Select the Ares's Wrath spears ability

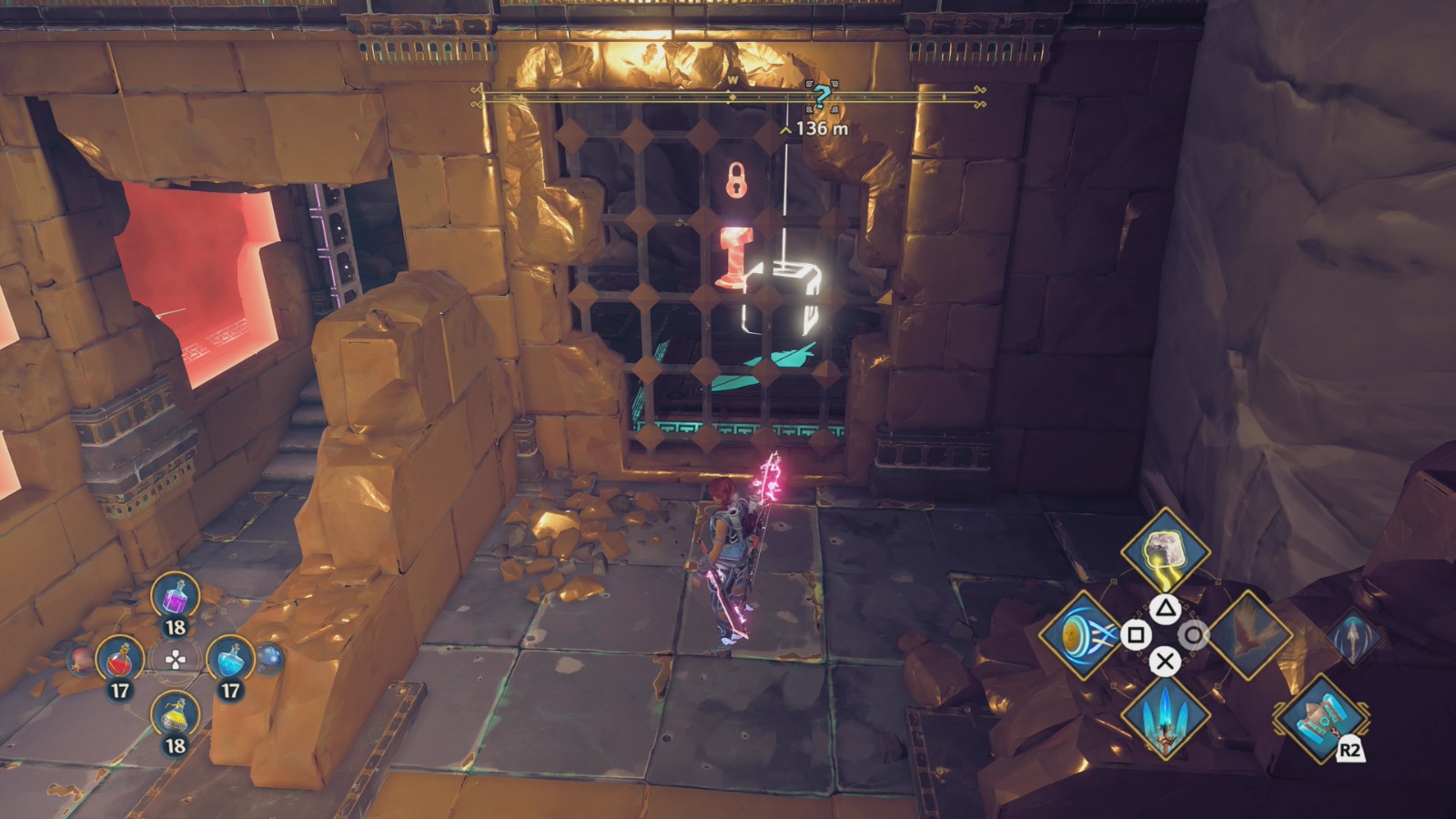click(x=1168, y=718)
